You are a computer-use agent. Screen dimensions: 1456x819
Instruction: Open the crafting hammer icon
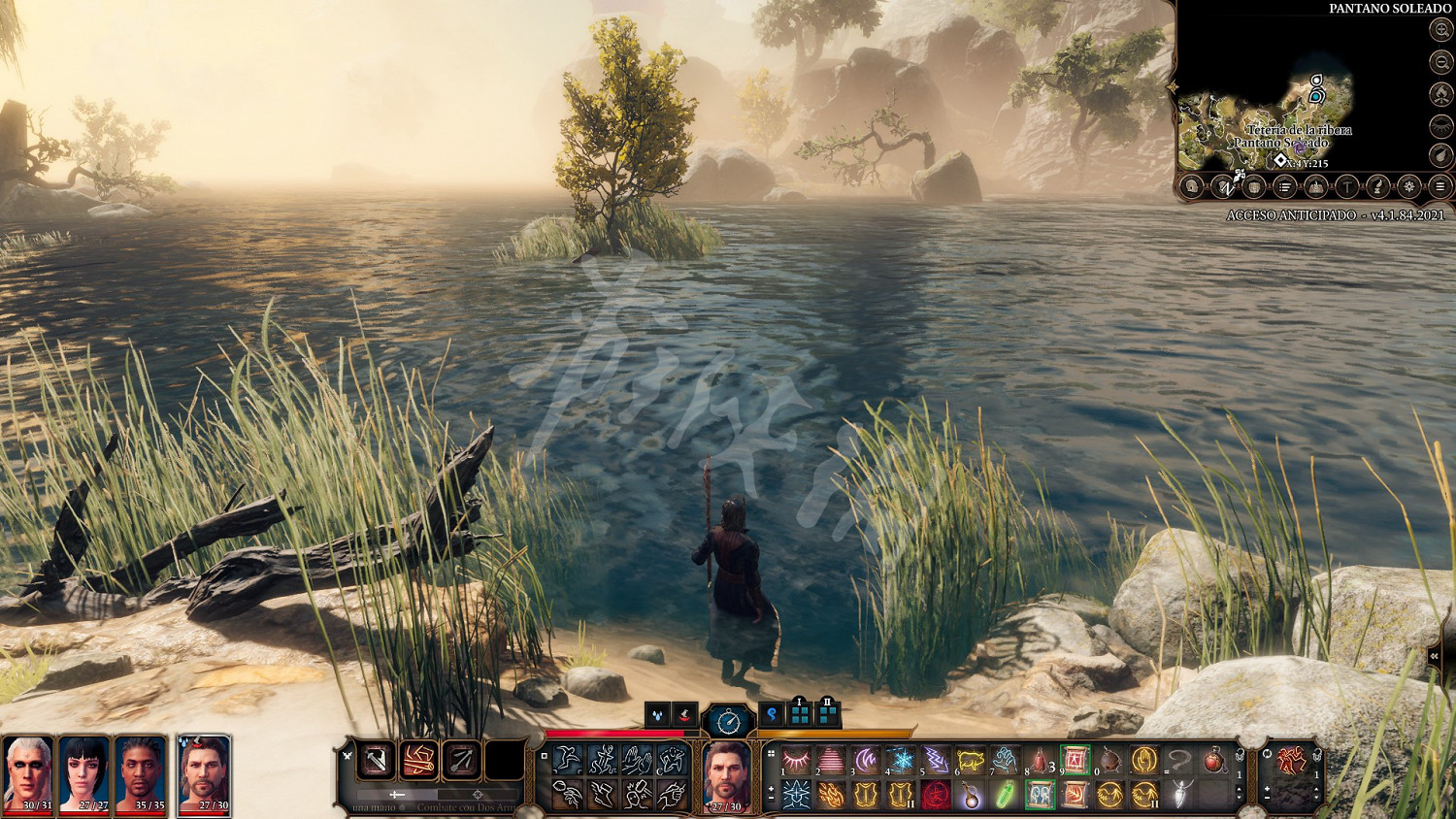1347,186
